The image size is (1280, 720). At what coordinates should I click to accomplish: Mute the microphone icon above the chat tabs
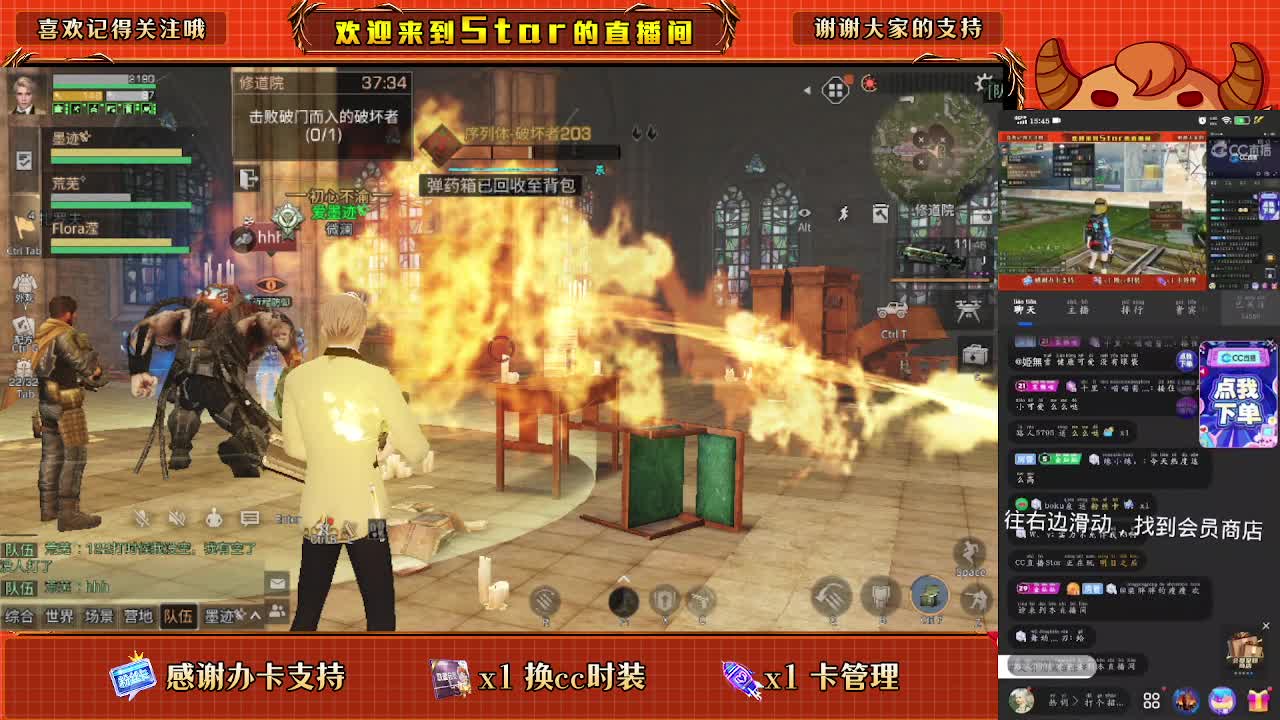pyautogui.click(x=142, y=517)
